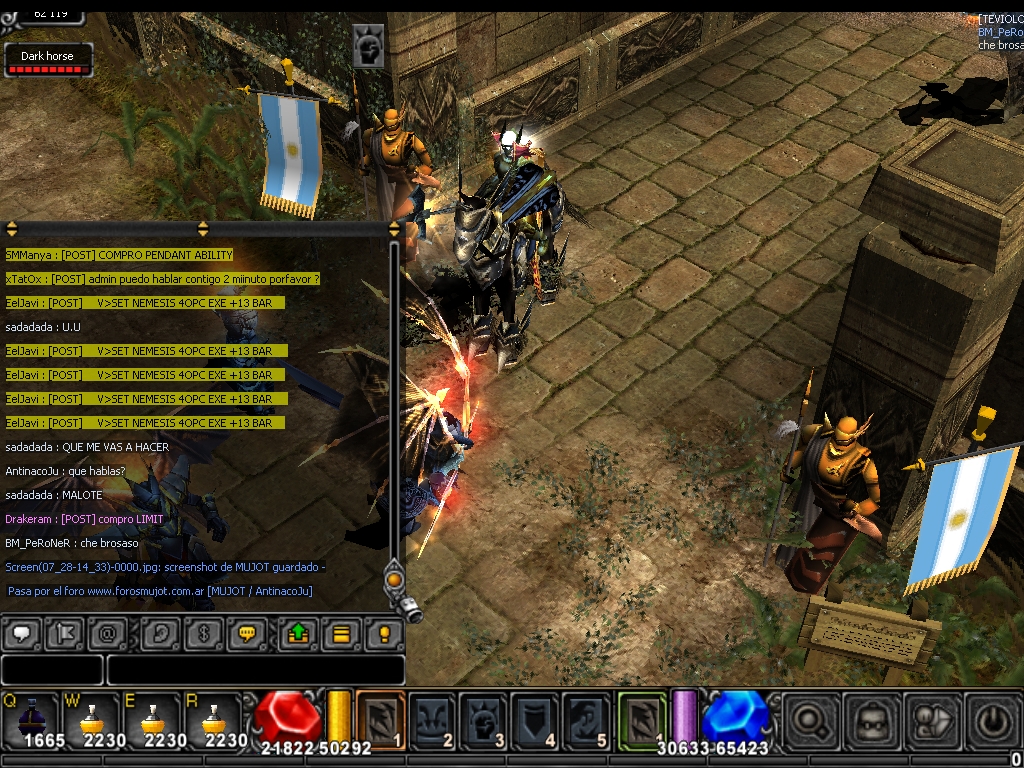
Task: Toggle the normal chat speech bubble
Action: tap(22, 634)
